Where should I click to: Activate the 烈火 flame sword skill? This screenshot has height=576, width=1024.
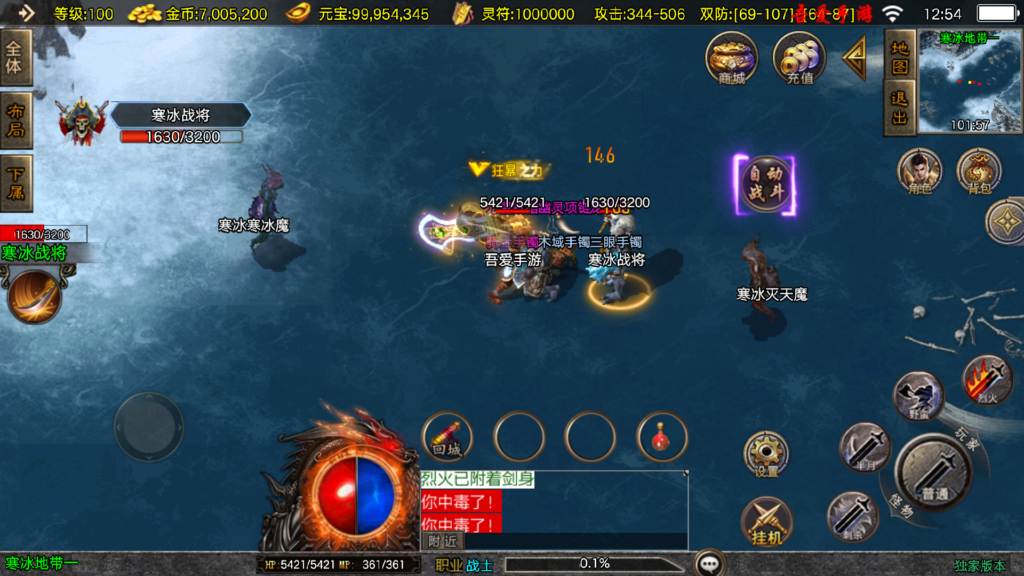tap(987, 380)
